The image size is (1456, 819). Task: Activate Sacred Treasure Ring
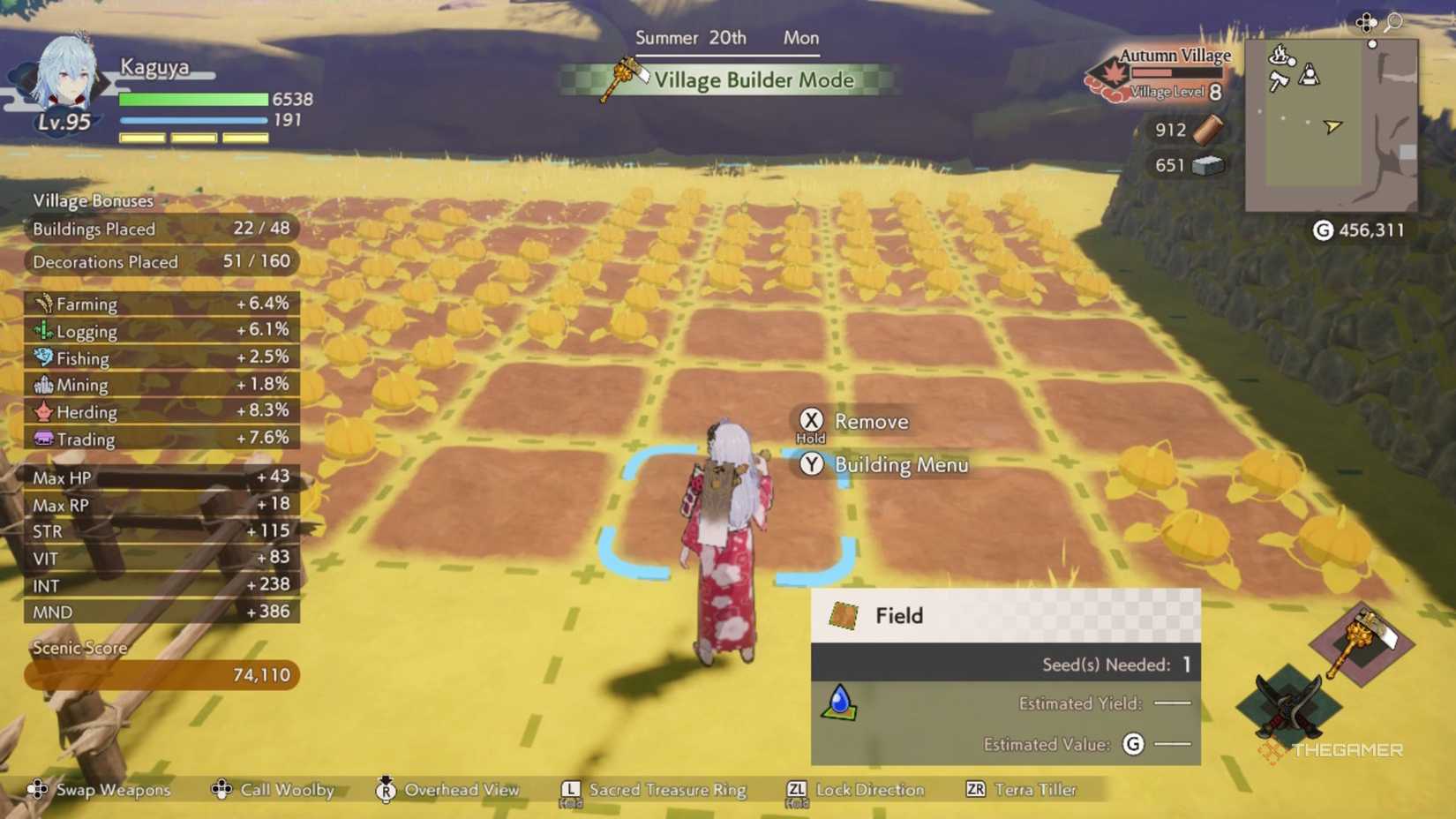[570, 789]
